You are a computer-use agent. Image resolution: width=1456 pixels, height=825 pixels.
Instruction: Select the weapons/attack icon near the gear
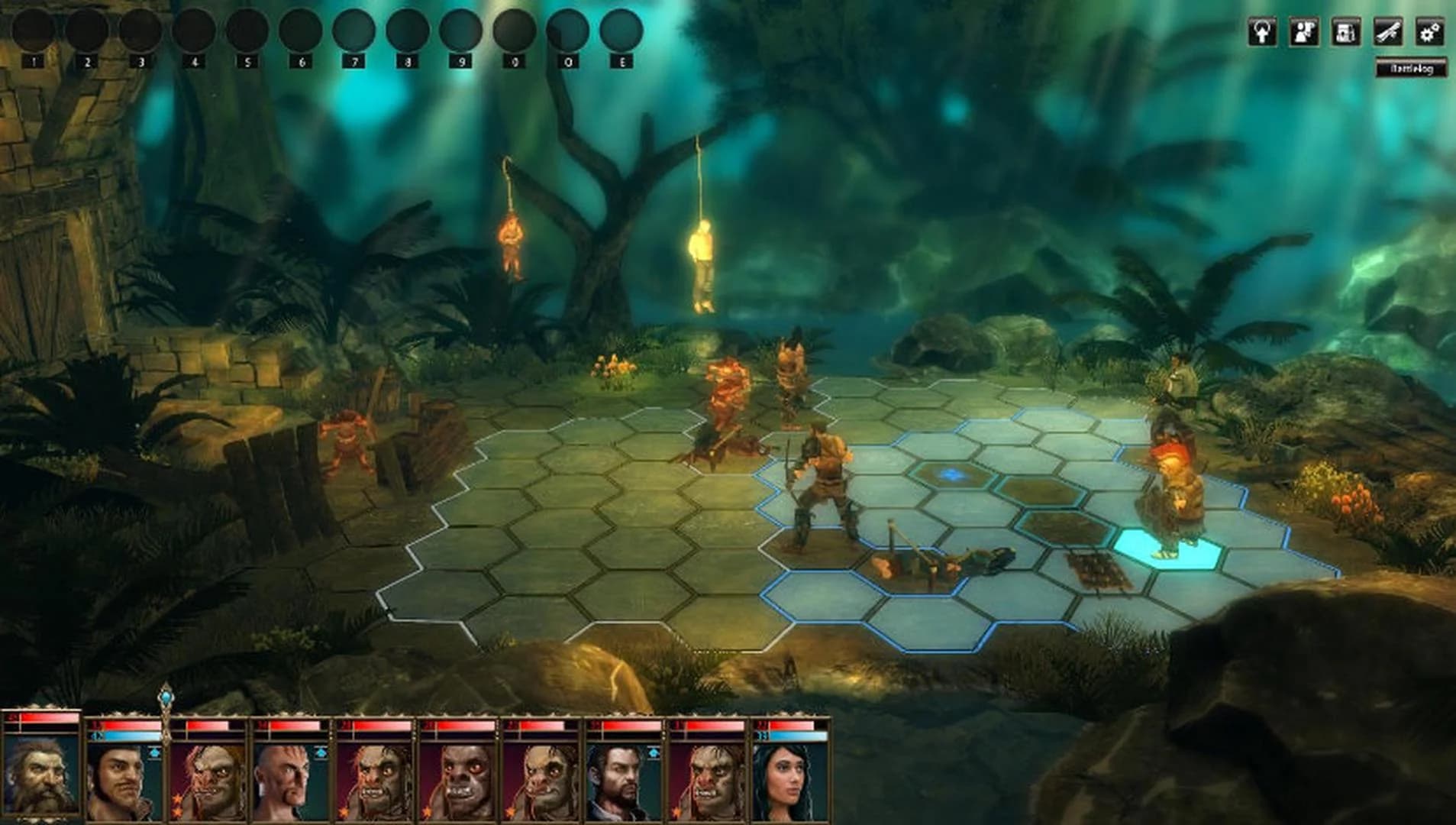1388,32
